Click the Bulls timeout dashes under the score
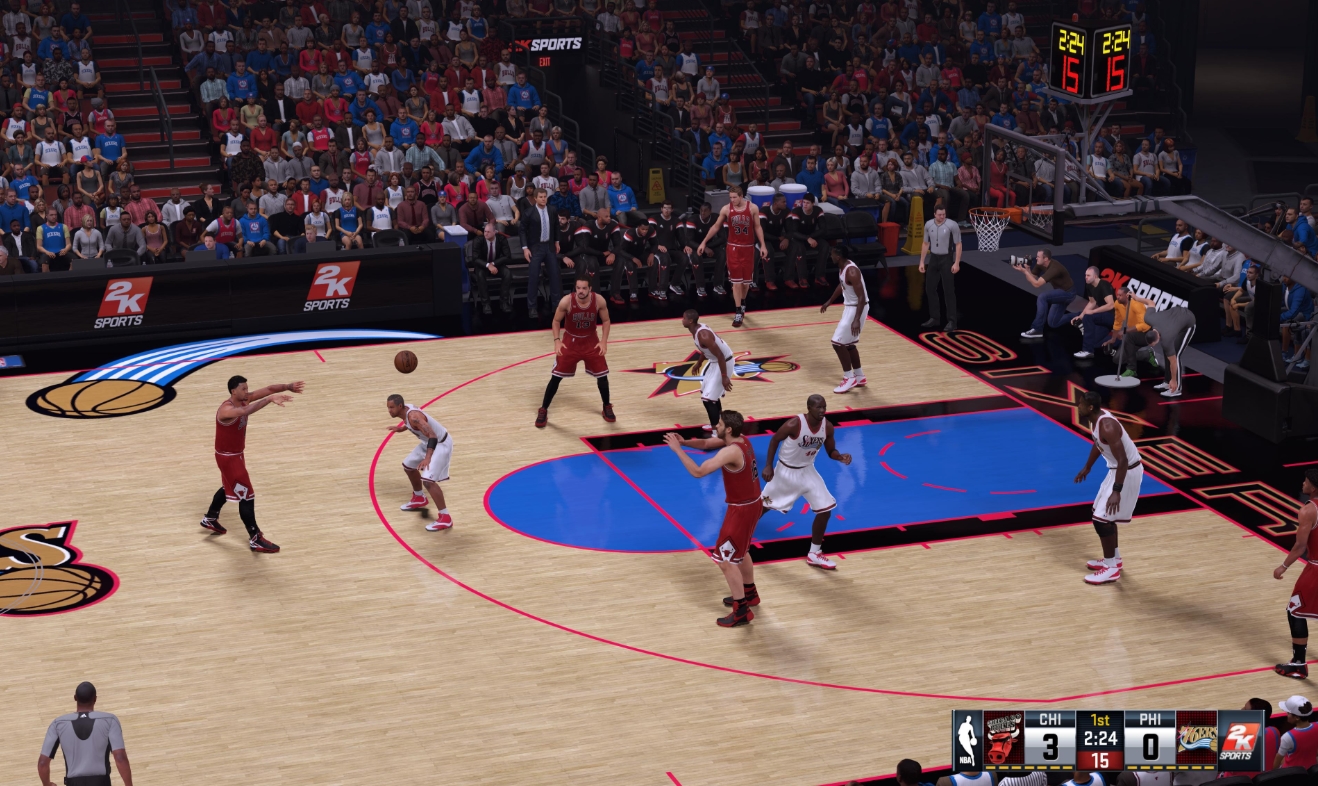Image resolution: width=1318 pixels, height=786 pixels. coord(1027,766)
